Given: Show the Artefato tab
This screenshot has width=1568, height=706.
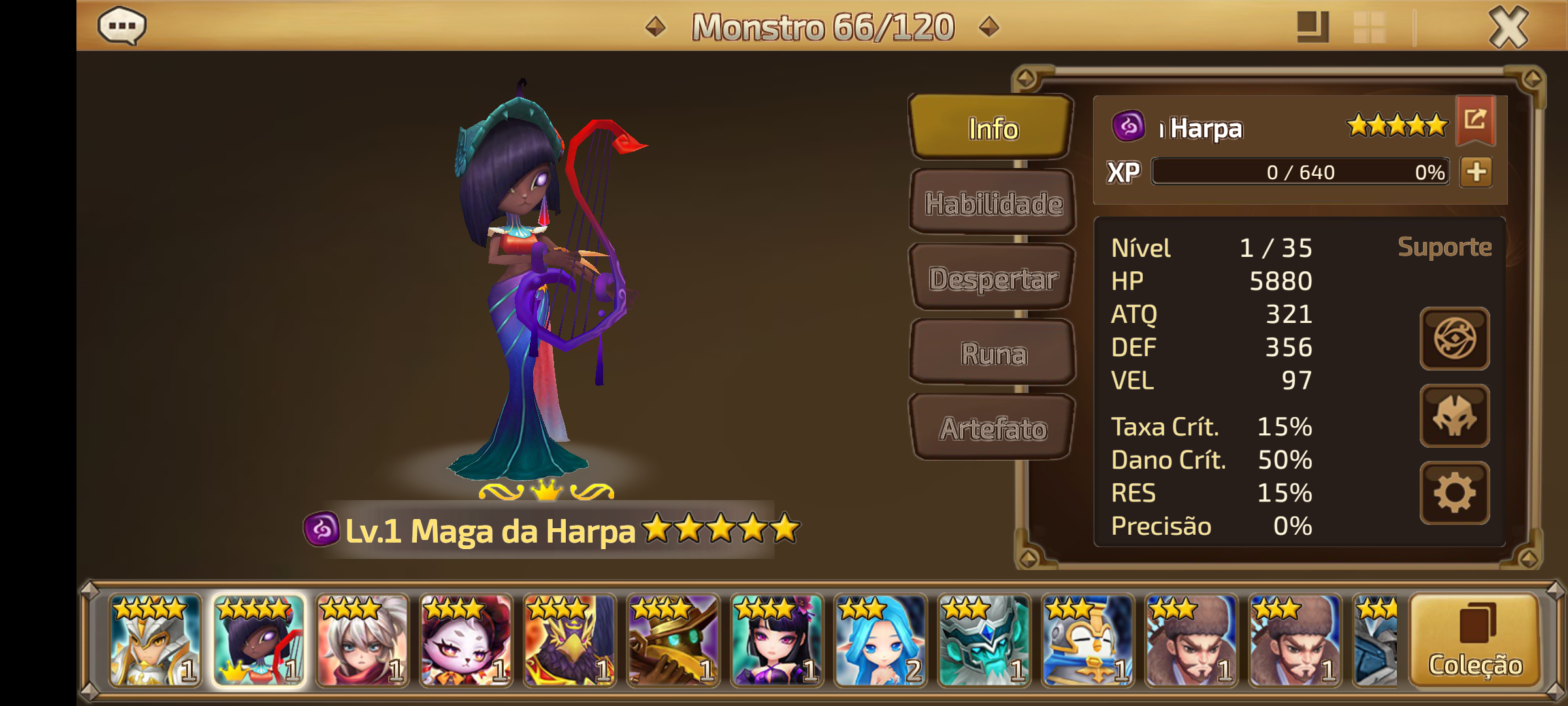Looking at the screenshot, I should tap(993, 429).
